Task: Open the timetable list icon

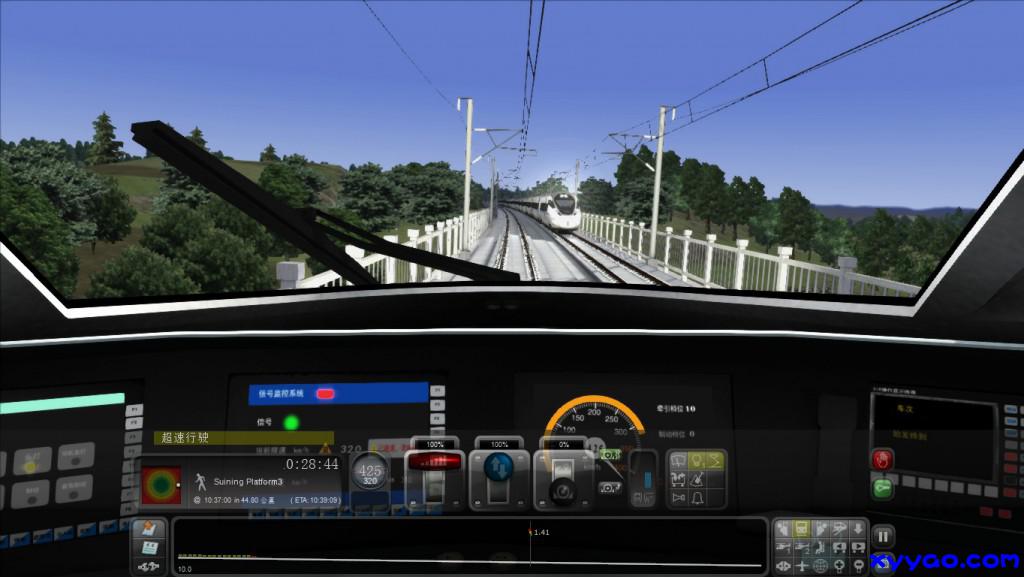Action: click(149, 548)
